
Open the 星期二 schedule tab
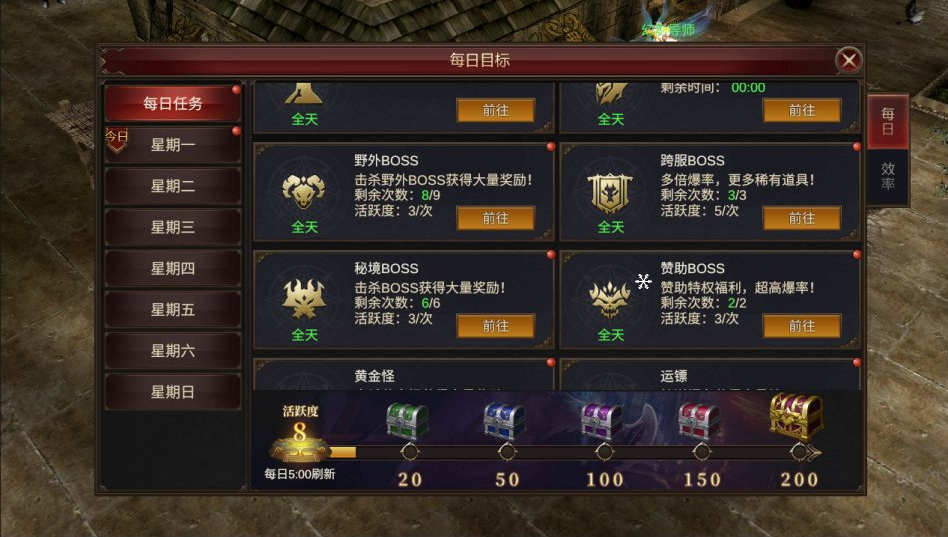click(173, 186)
